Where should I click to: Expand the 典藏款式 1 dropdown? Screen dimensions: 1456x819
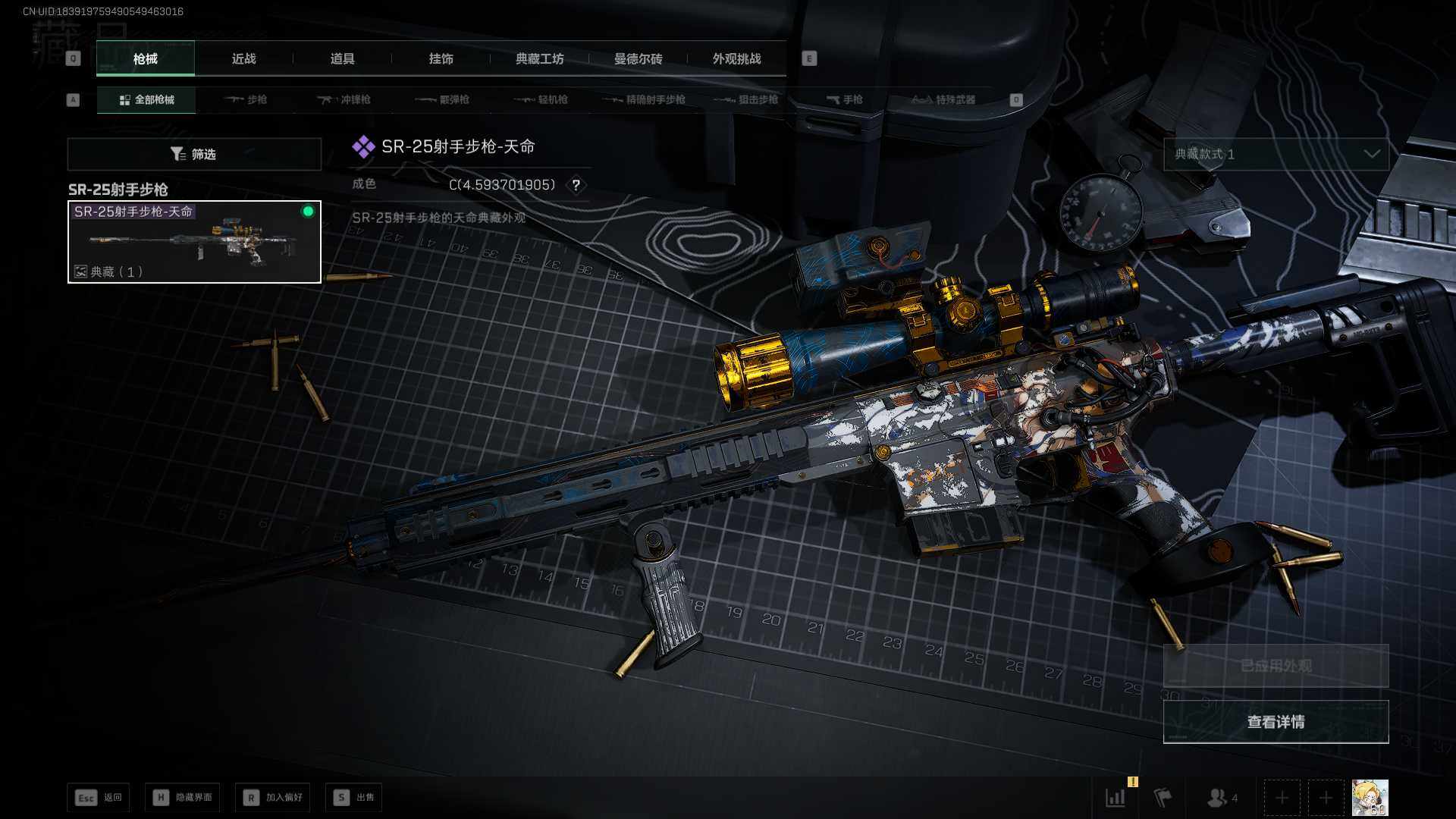point(1276,154)
